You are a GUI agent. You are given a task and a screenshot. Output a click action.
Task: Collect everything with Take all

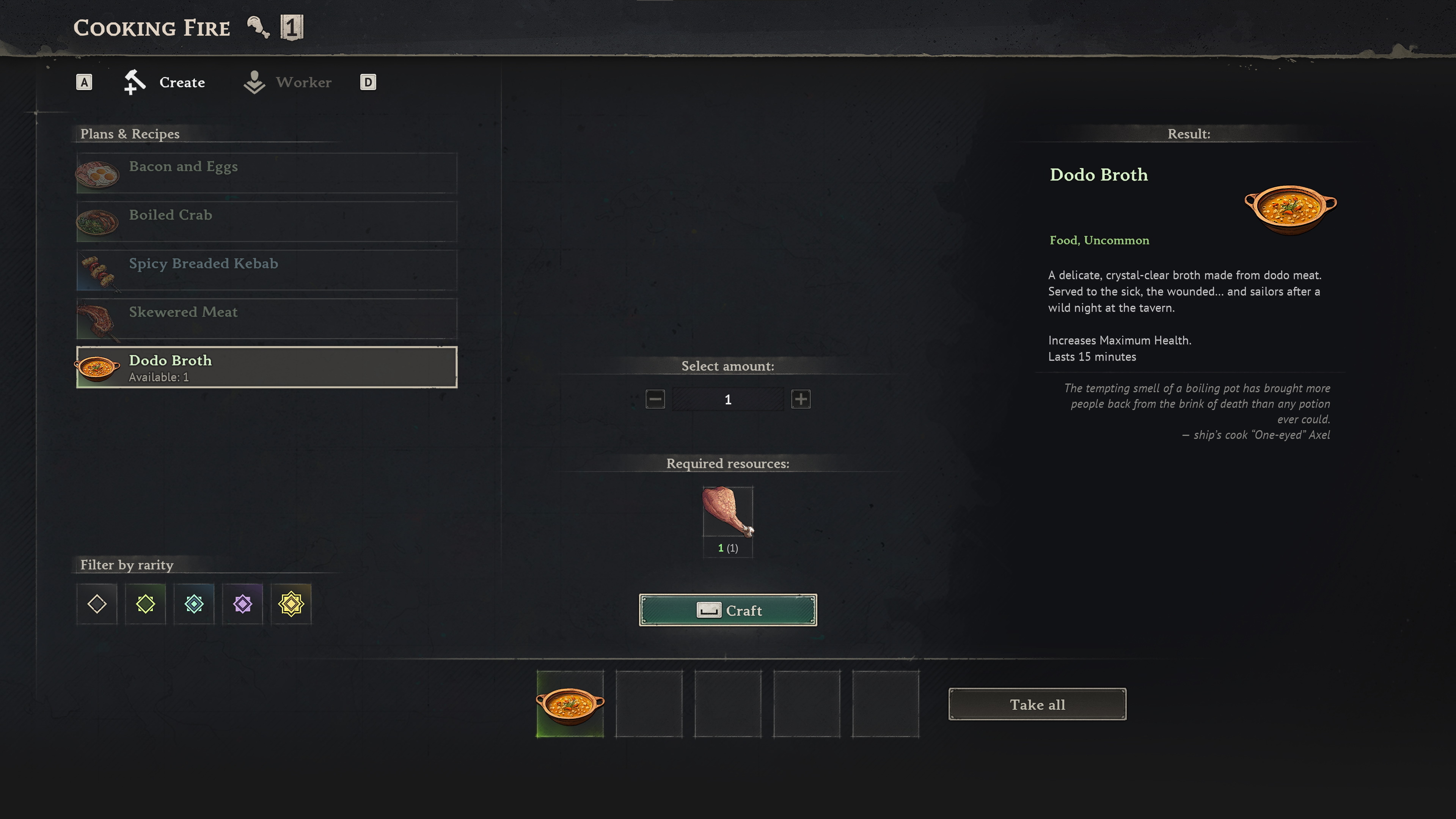point(1037,704)
